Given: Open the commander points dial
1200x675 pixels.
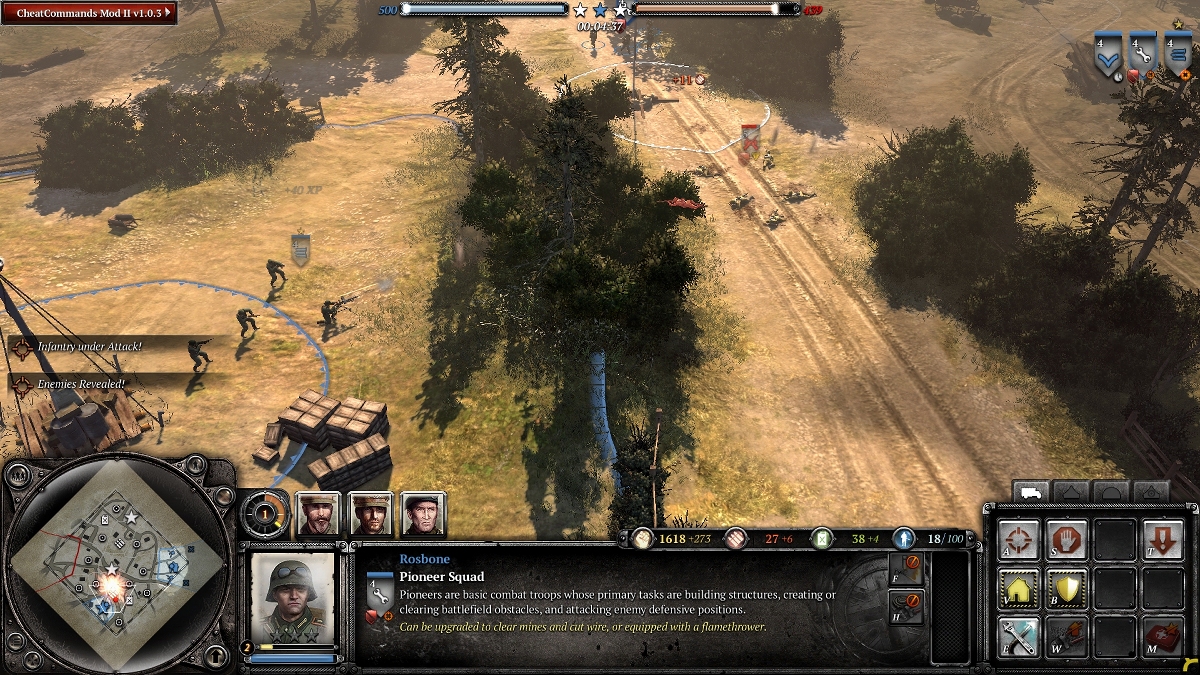Looking at the screenshot, I should pyautogui.click(x=265, y=514).
